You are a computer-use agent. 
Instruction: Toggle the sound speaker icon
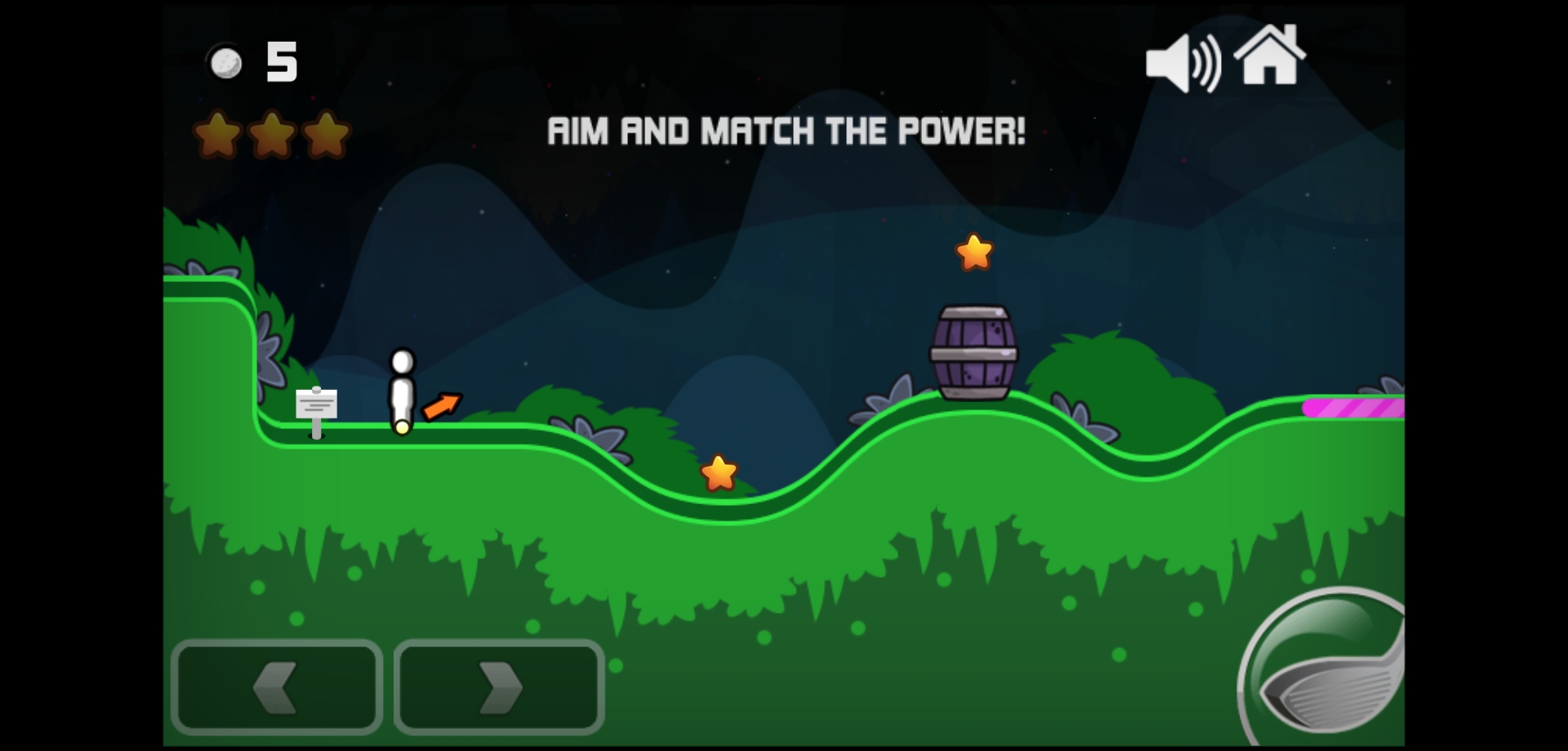coord(1182,63)
